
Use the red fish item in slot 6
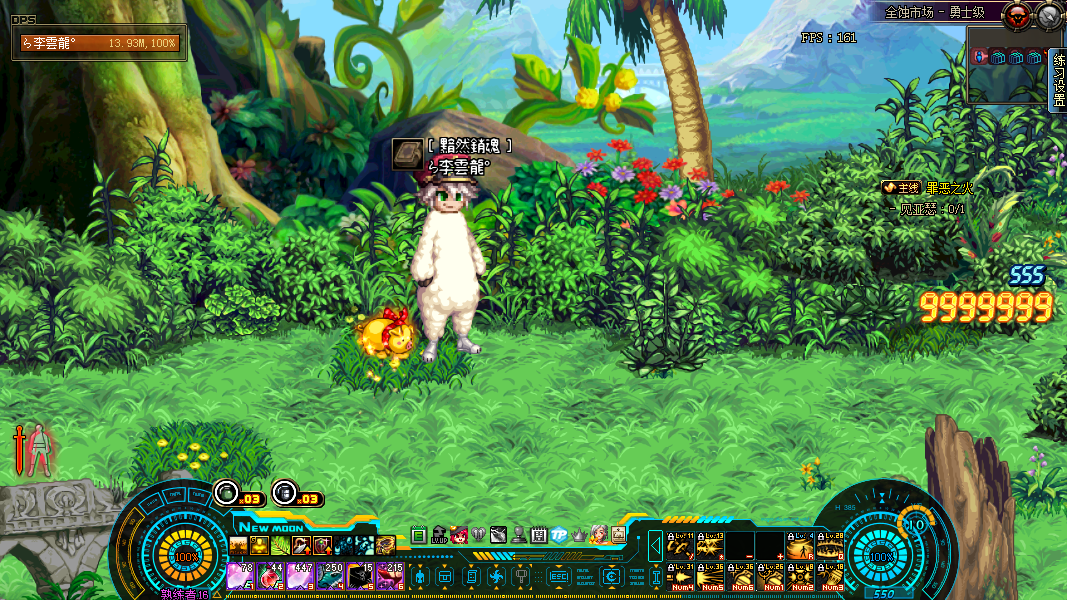pos(389,576)
